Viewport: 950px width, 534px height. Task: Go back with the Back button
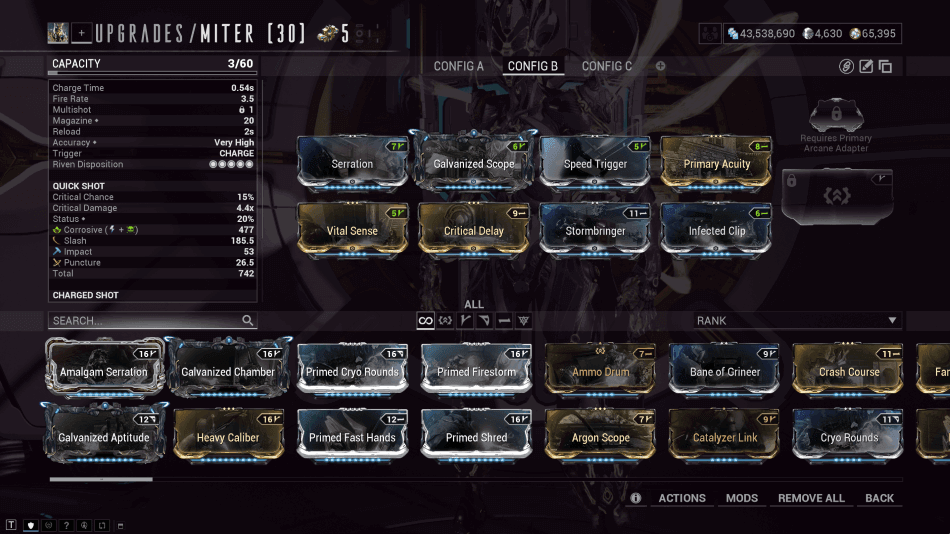coord(880,498)
